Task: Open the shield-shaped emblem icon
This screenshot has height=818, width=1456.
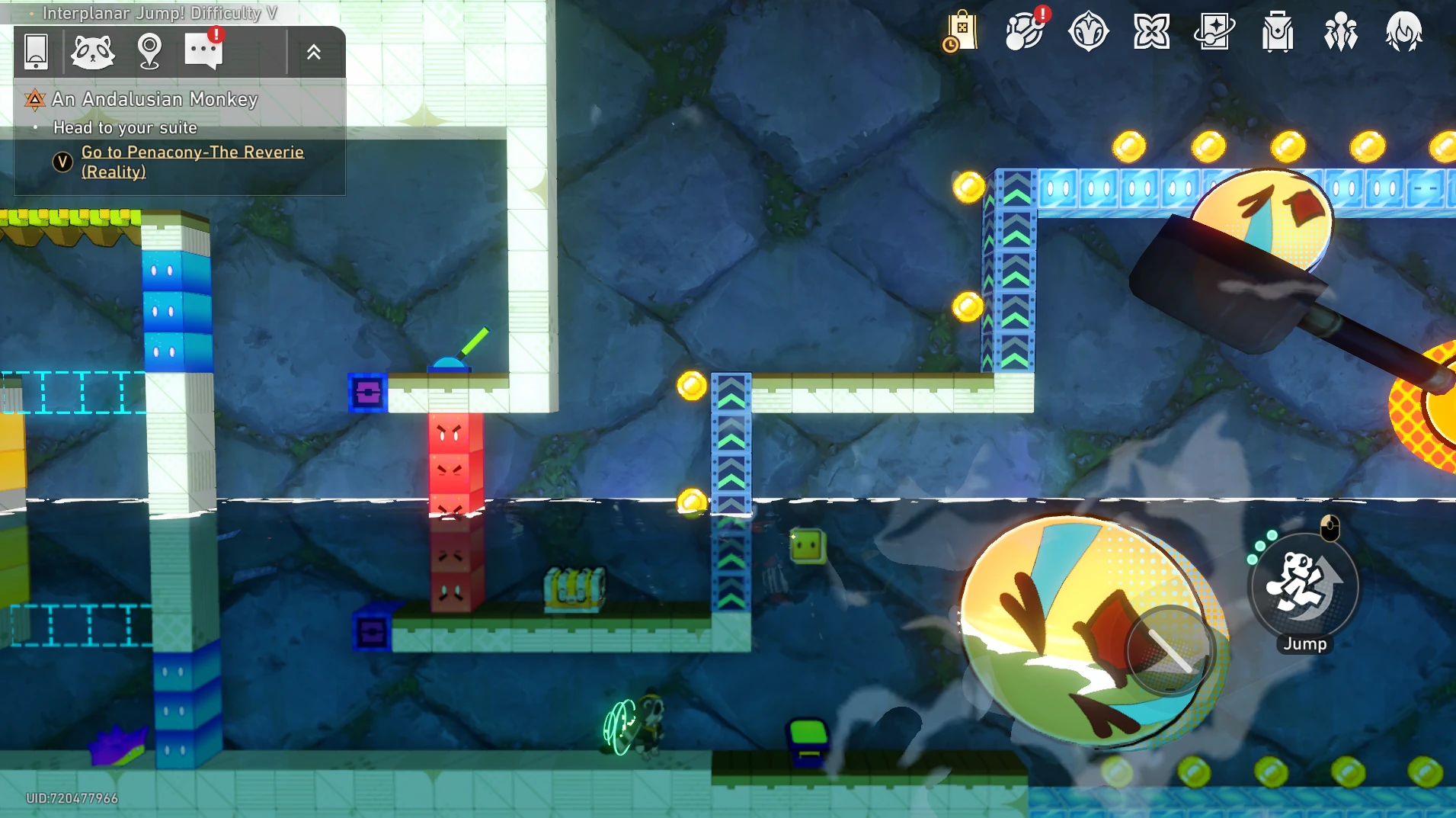Action: pyautogui.click(x=1088, y=32)
